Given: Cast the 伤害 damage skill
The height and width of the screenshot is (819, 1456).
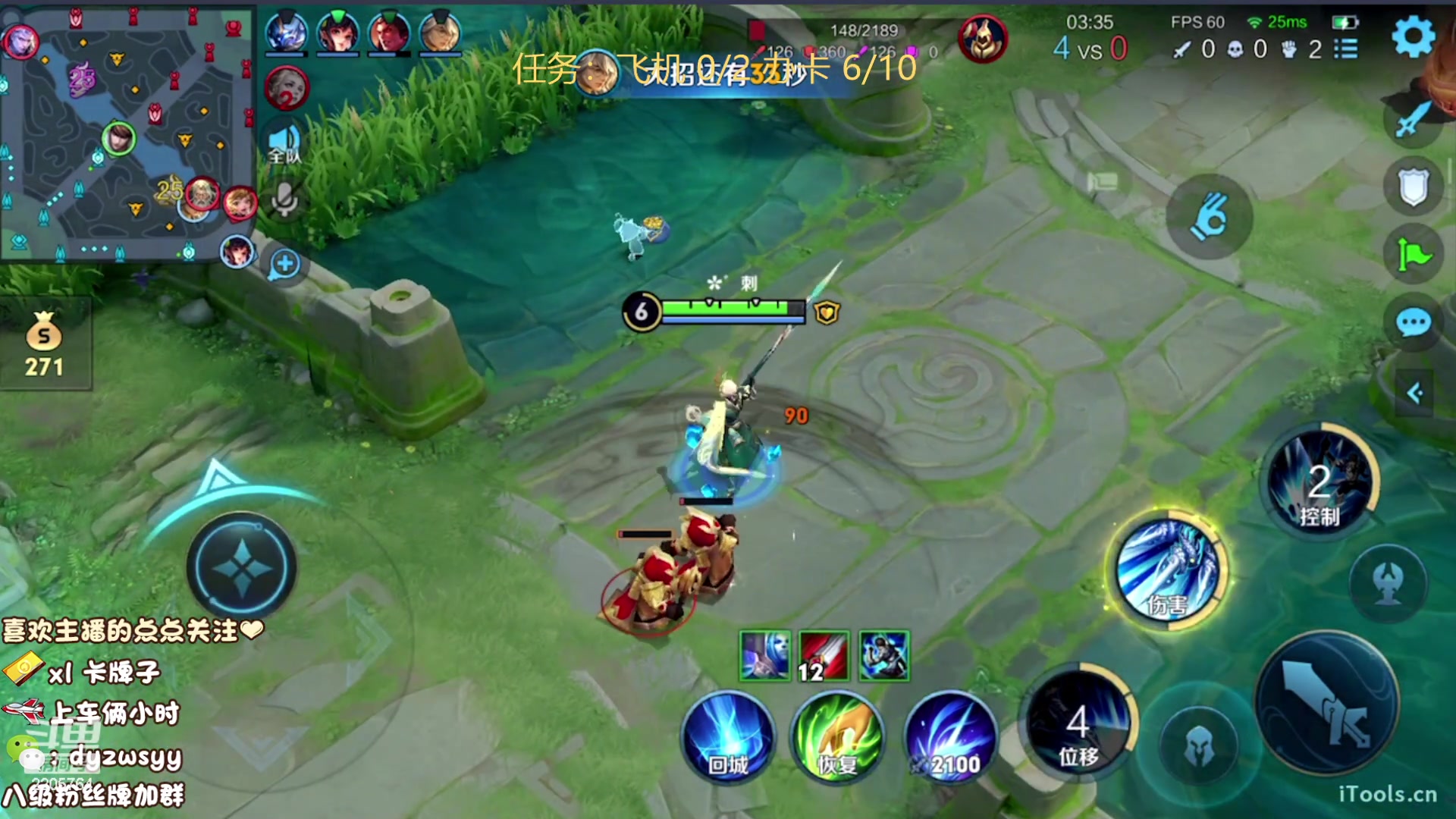Looking at the screenshot, I should (x=1169, y=570).
